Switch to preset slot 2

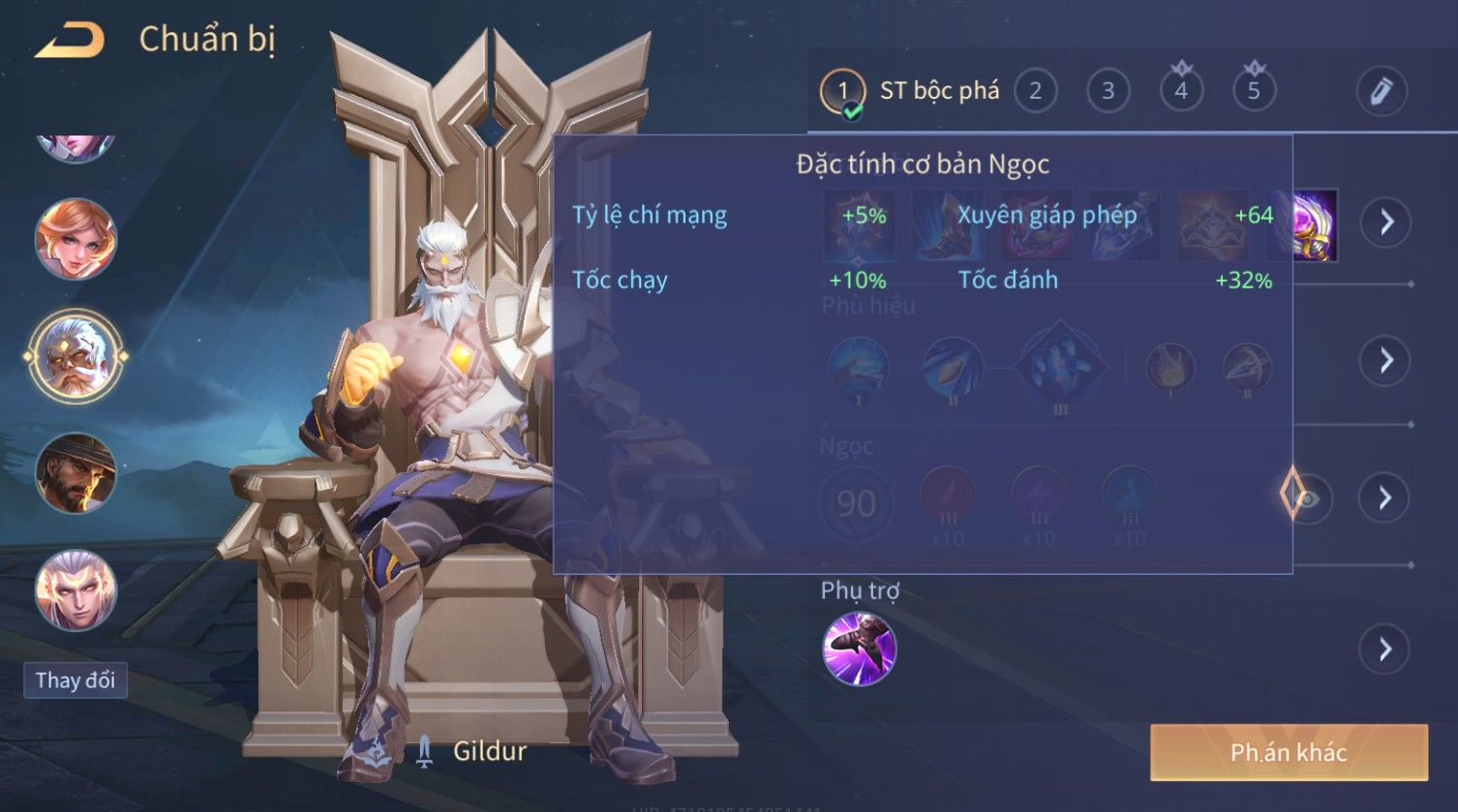[x=1035, y=92]
